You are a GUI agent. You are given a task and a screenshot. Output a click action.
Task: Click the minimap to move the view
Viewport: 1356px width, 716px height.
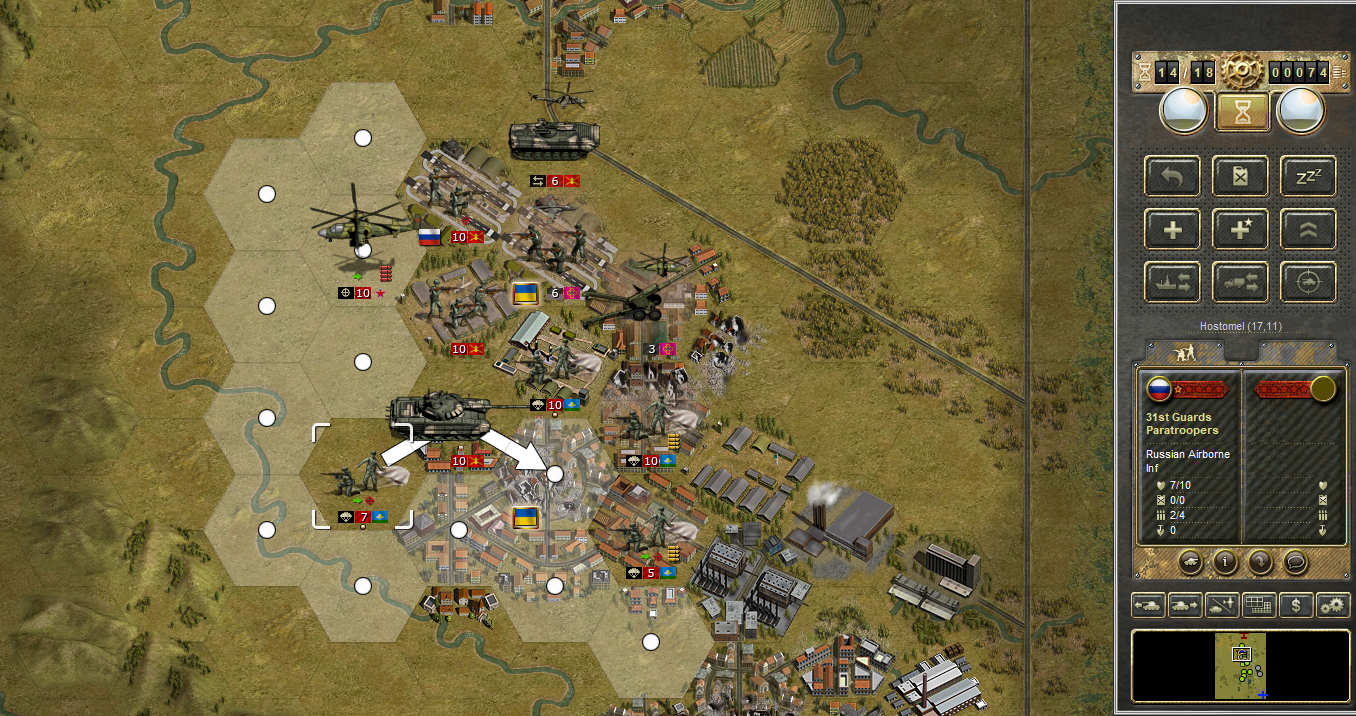(1241, 665)
